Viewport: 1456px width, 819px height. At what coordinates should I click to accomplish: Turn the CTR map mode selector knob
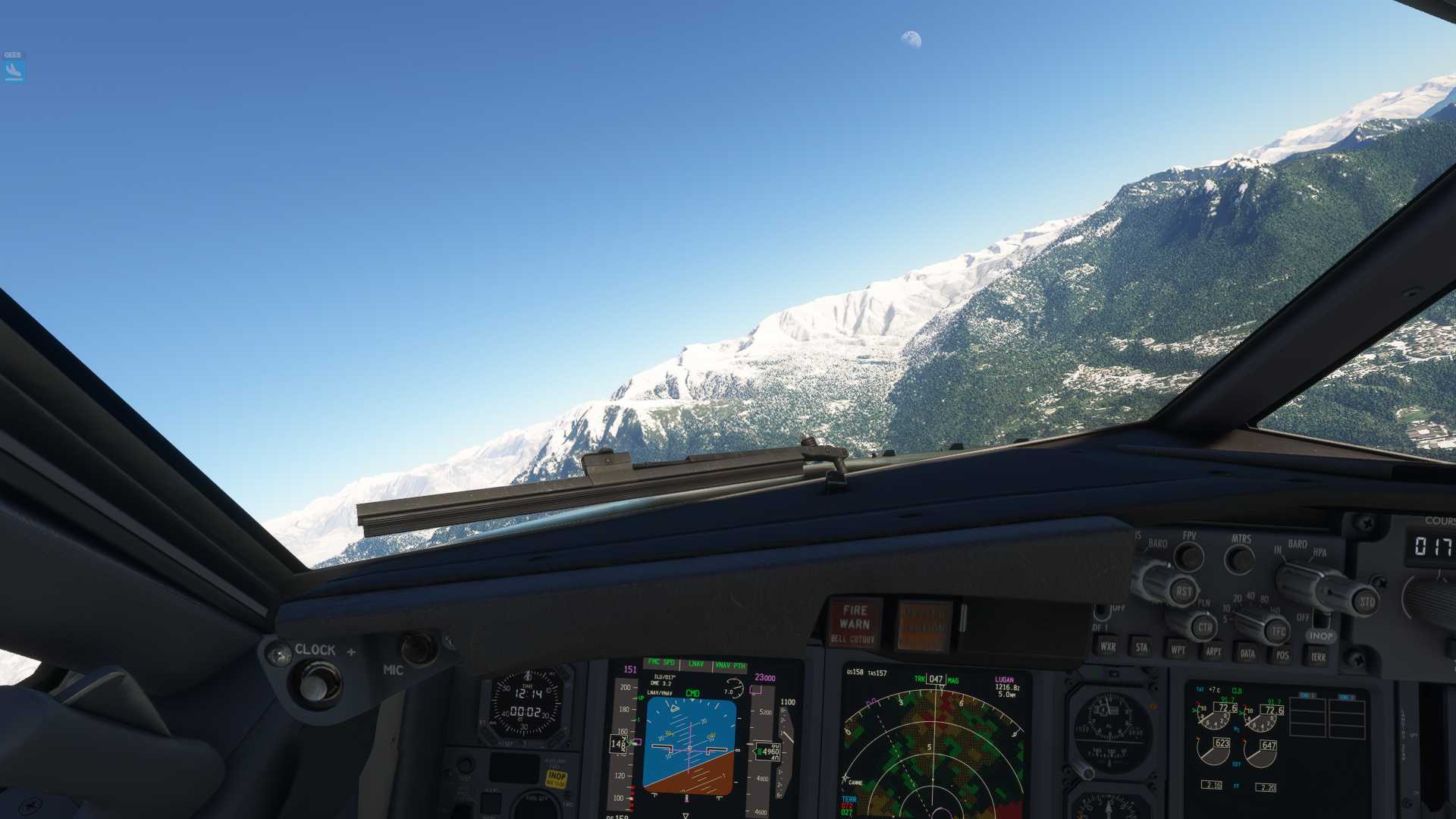1206,627
